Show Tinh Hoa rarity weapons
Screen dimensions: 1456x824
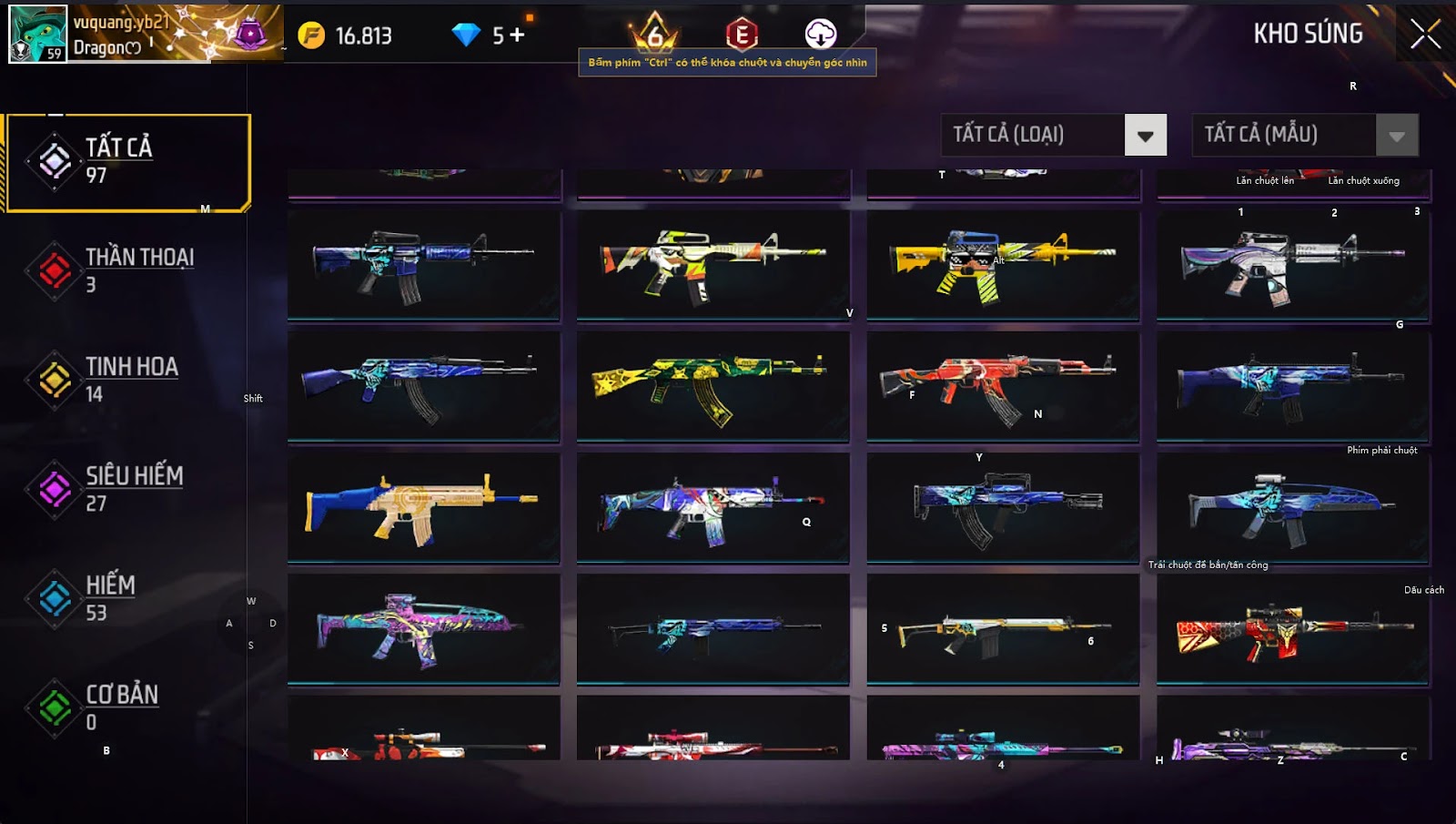click(x=127, y=380)
